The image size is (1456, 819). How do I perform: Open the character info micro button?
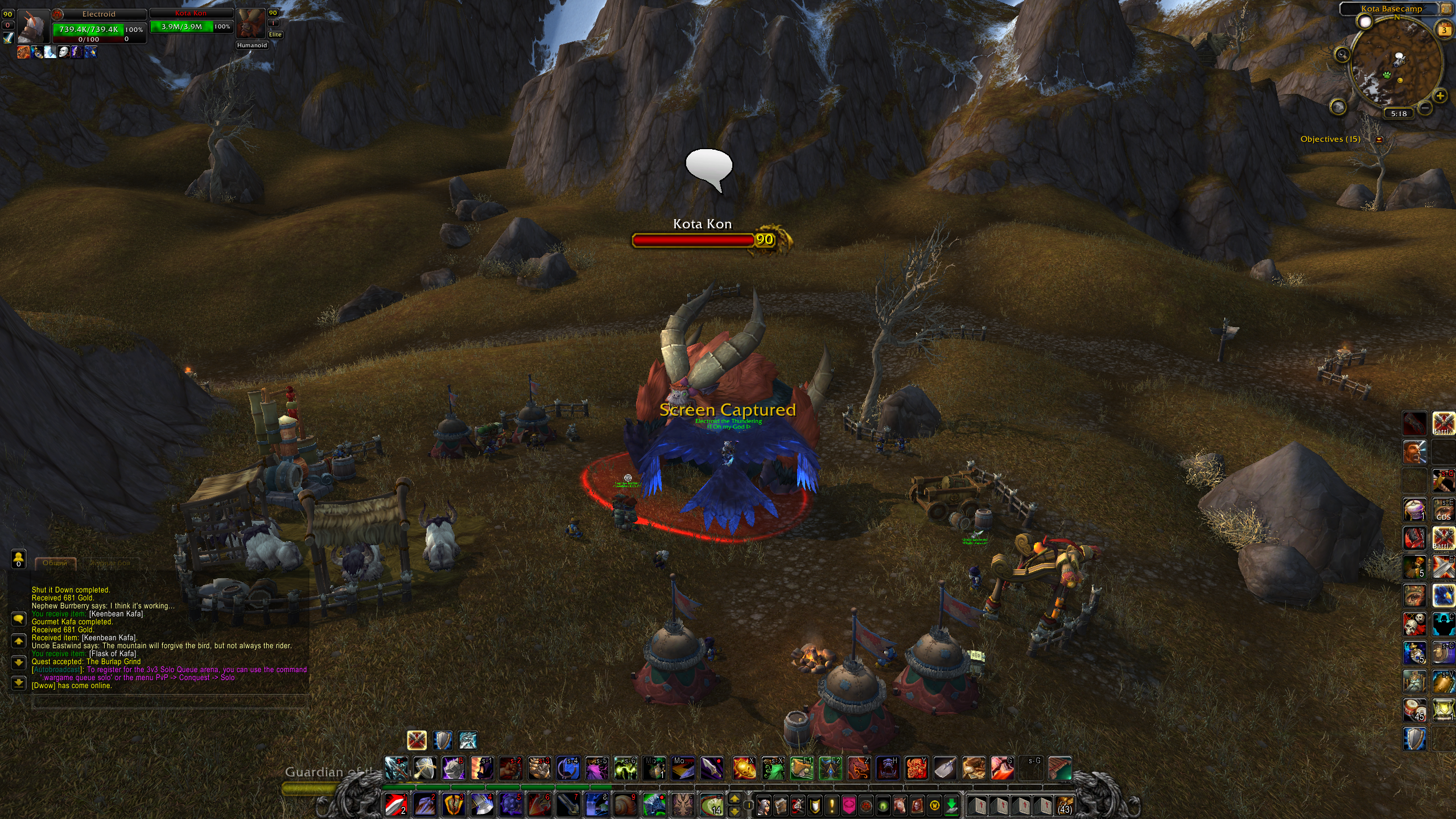764,805
